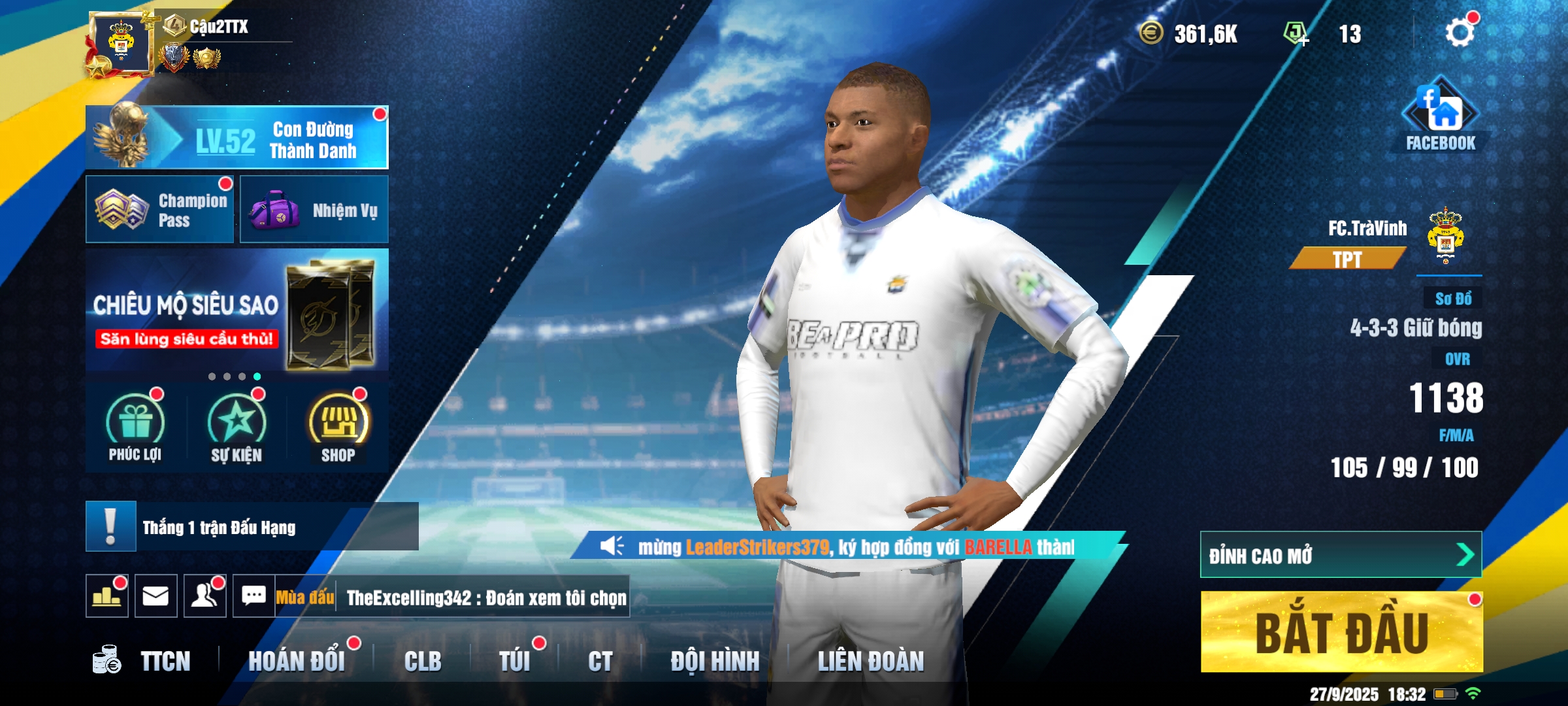Screen dimensions: 1568x706
Task: Open the ĐỘI HÌNH squad menu
Action: click(x=715, y=661)
